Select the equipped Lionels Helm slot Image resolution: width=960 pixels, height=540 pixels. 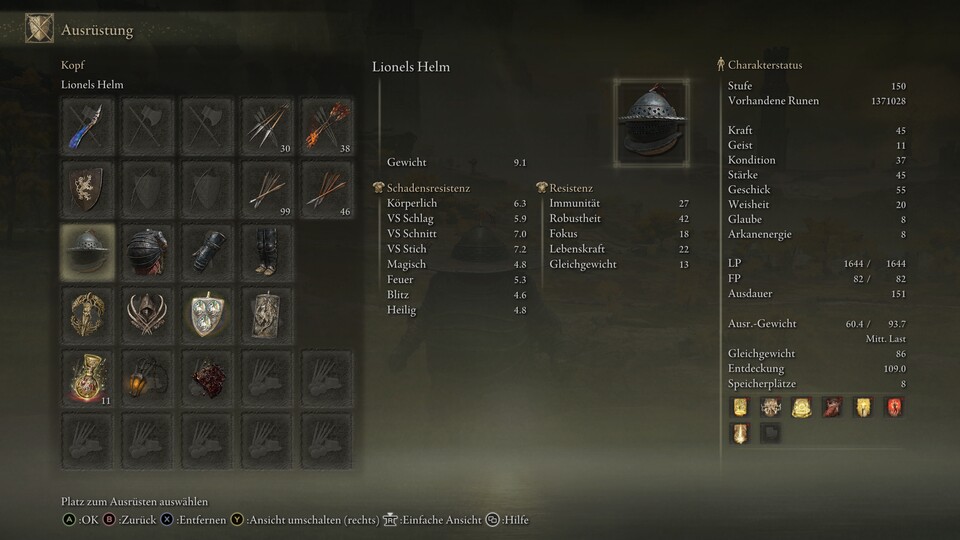[x=87, y=251]
